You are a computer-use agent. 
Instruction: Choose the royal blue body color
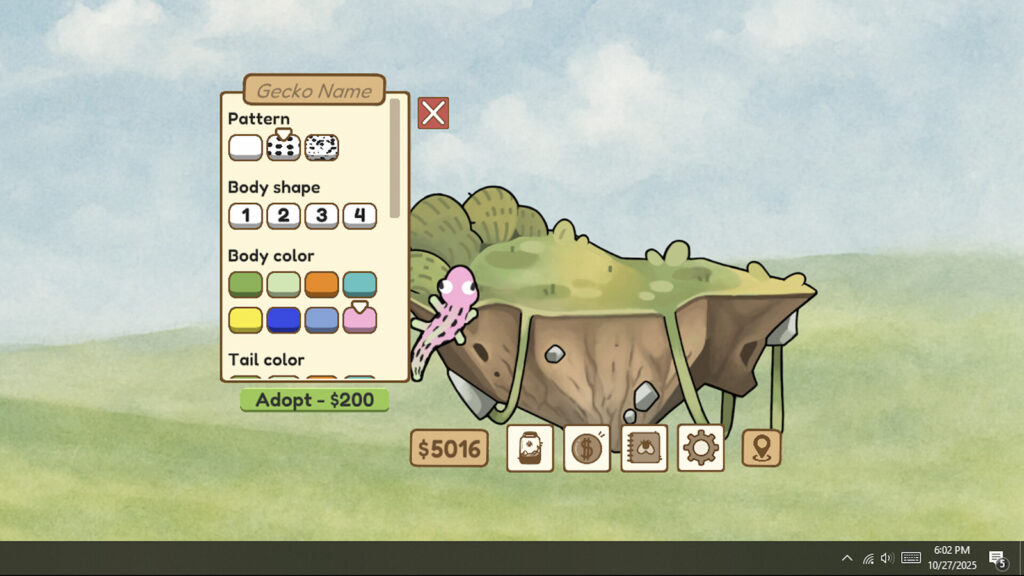coord(283,319)
